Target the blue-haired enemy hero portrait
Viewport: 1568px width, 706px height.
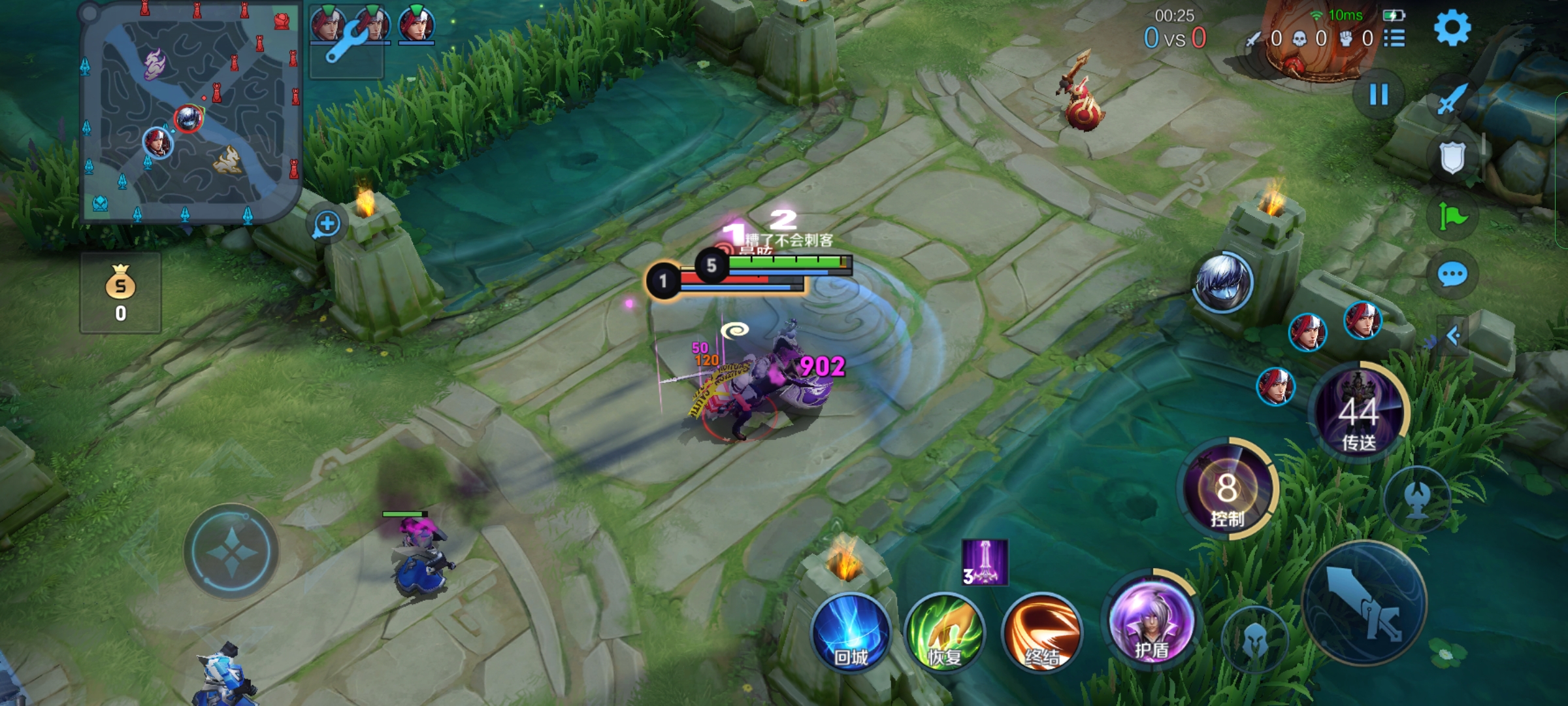tap(1222, 282)
